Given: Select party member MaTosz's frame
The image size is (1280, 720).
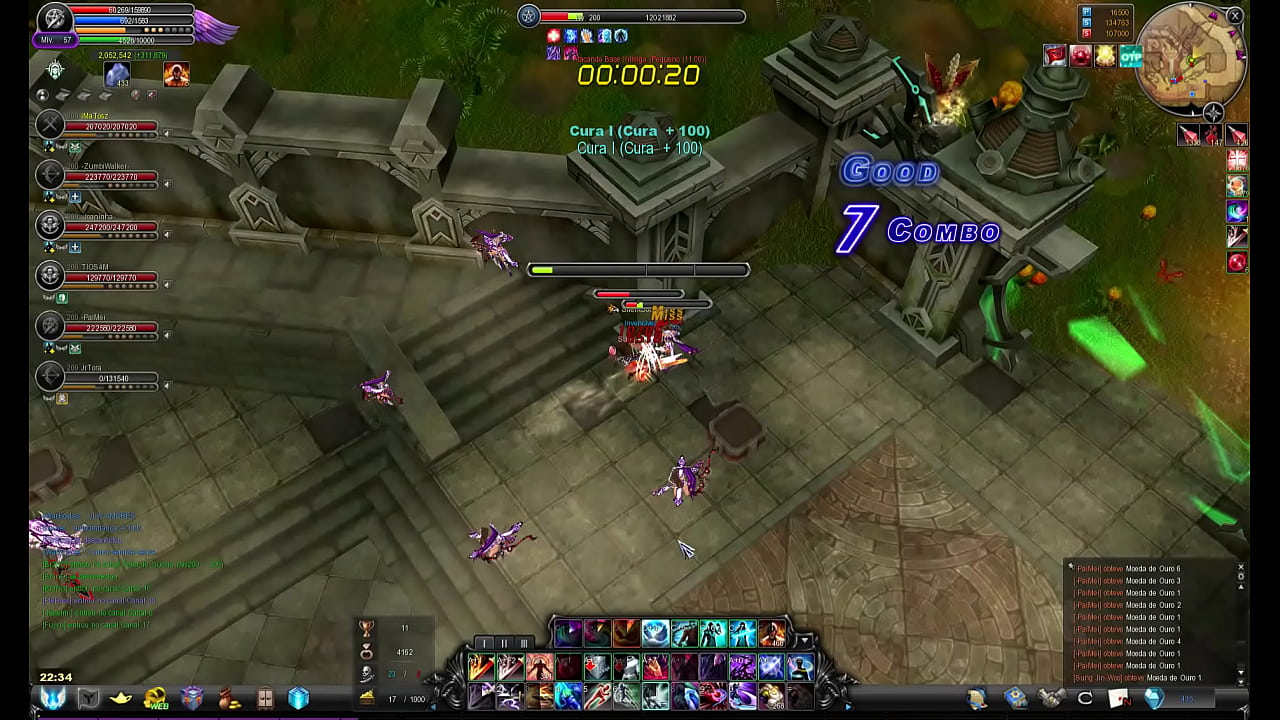Looking at the screenshot, I should click(110, 127).
